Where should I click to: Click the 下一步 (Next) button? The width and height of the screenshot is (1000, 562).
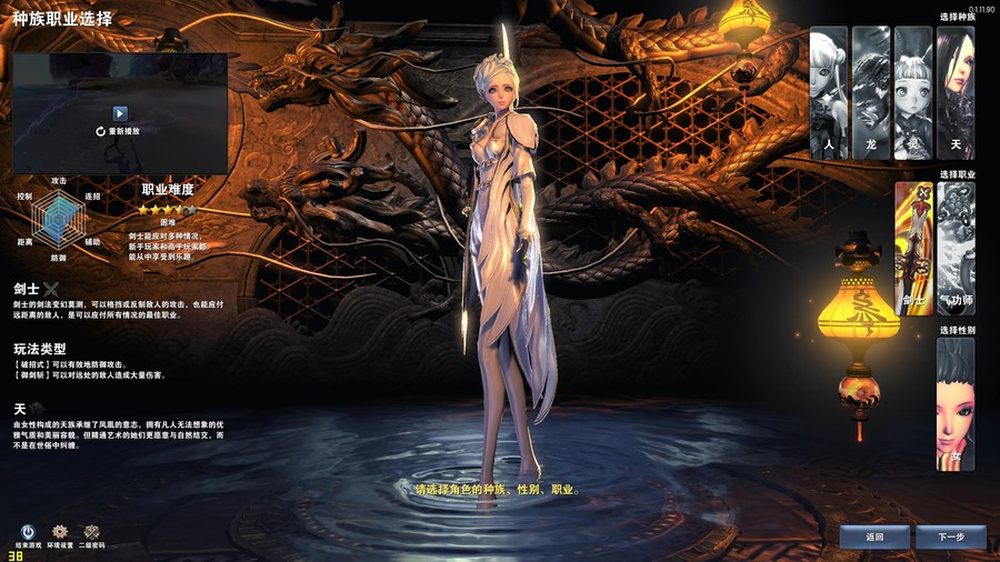click(950, 537)
